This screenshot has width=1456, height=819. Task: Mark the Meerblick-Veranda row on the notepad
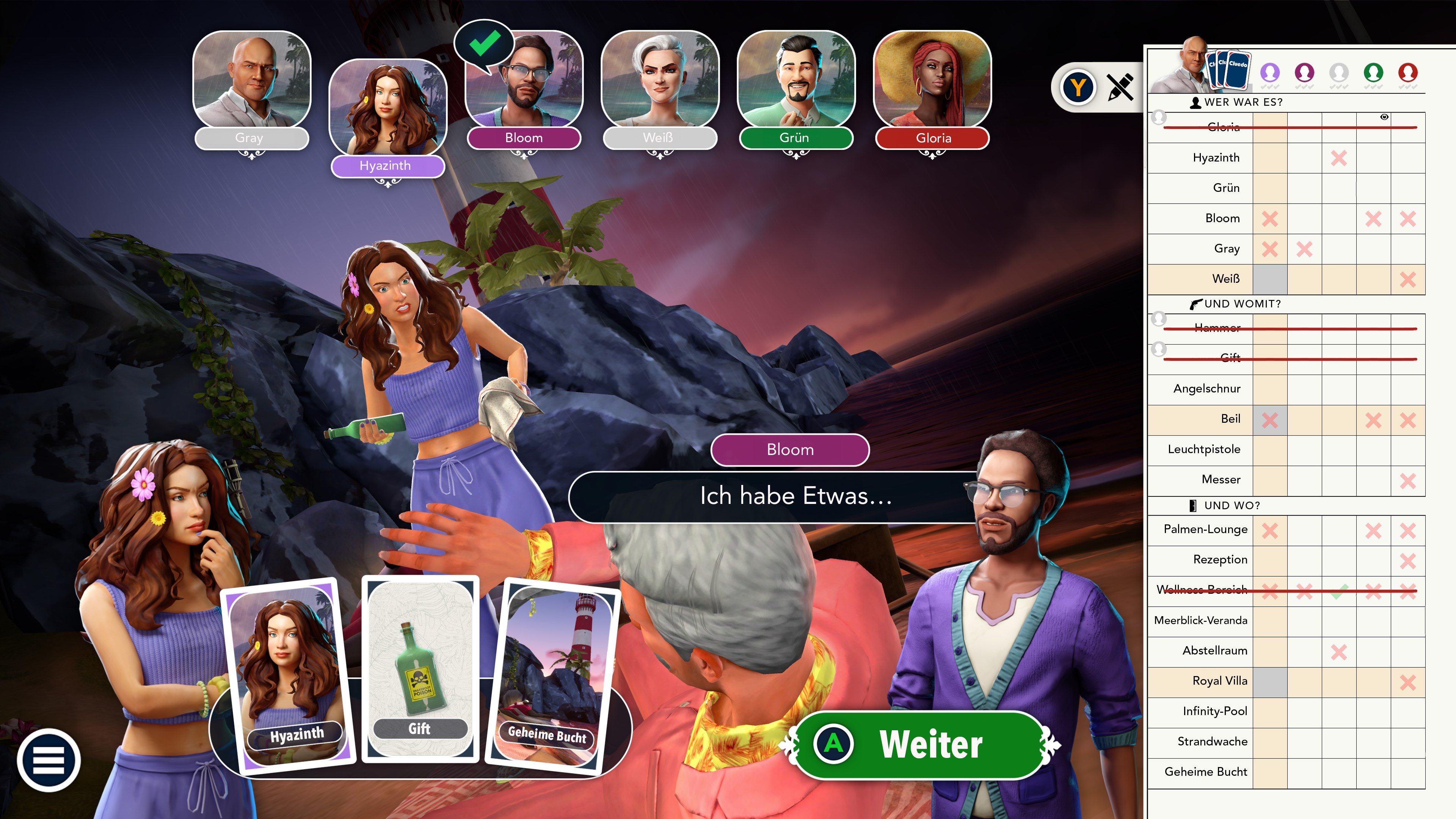pyautogui.click(x=1200, y=620)
